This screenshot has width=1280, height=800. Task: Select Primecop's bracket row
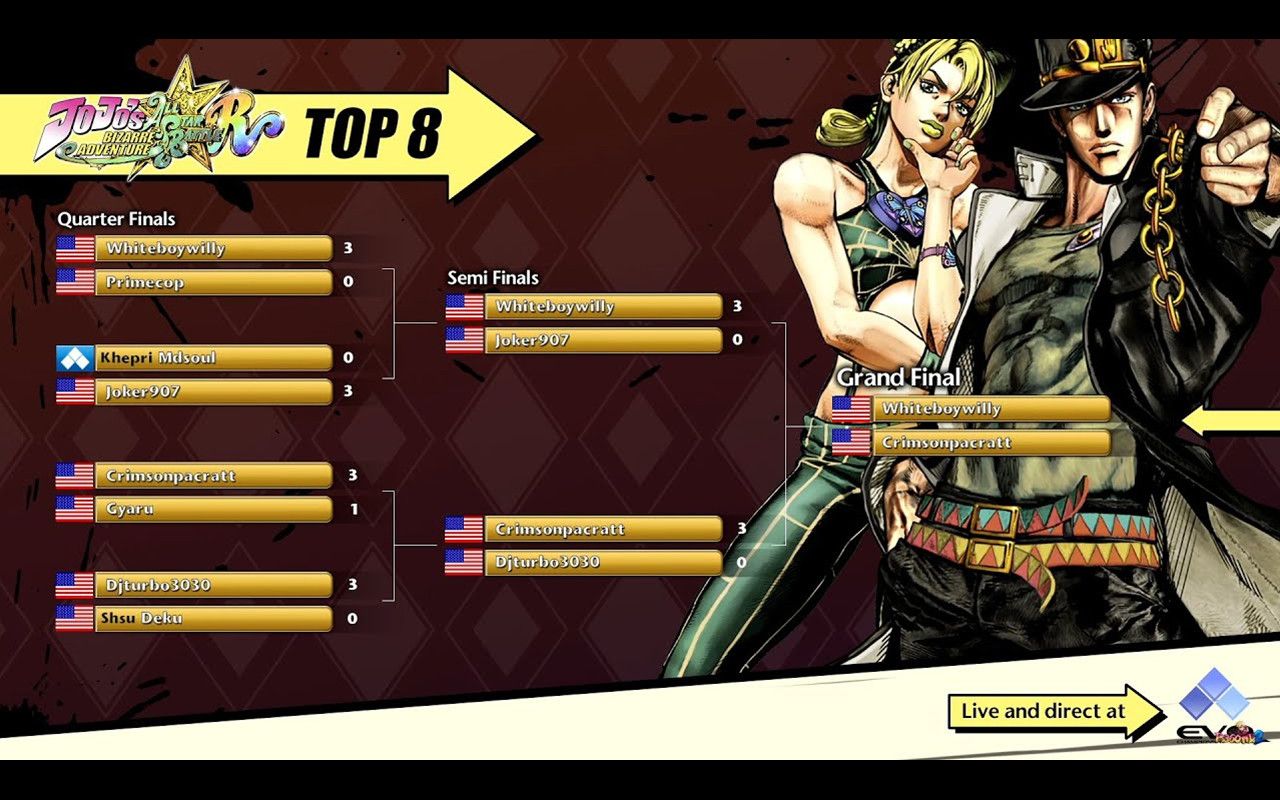point(212,282)
